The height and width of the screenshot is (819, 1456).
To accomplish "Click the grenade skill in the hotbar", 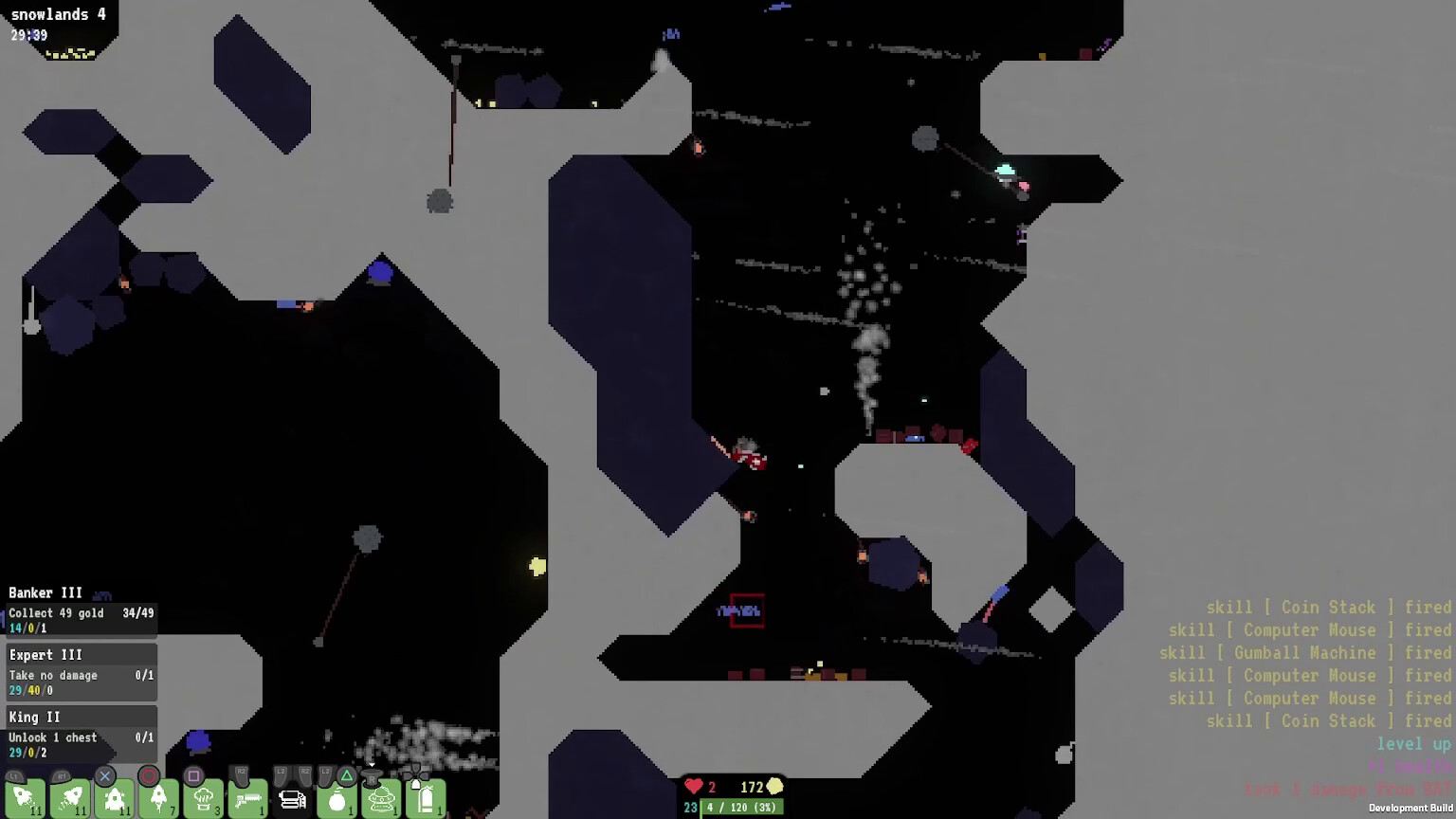I will pyautogui.click(x=337, y=801).
